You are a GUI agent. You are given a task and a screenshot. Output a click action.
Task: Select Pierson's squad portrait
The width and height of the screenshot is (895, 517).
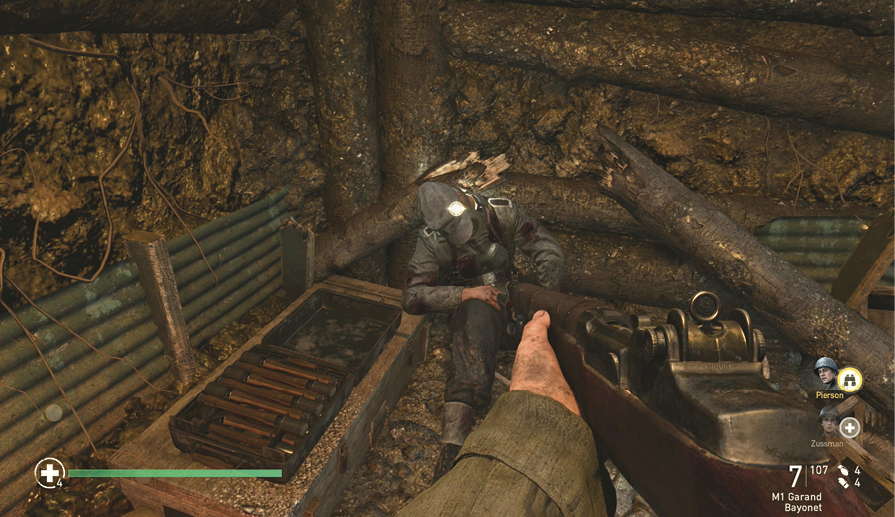pyautogui.click(x=826, y=374)
